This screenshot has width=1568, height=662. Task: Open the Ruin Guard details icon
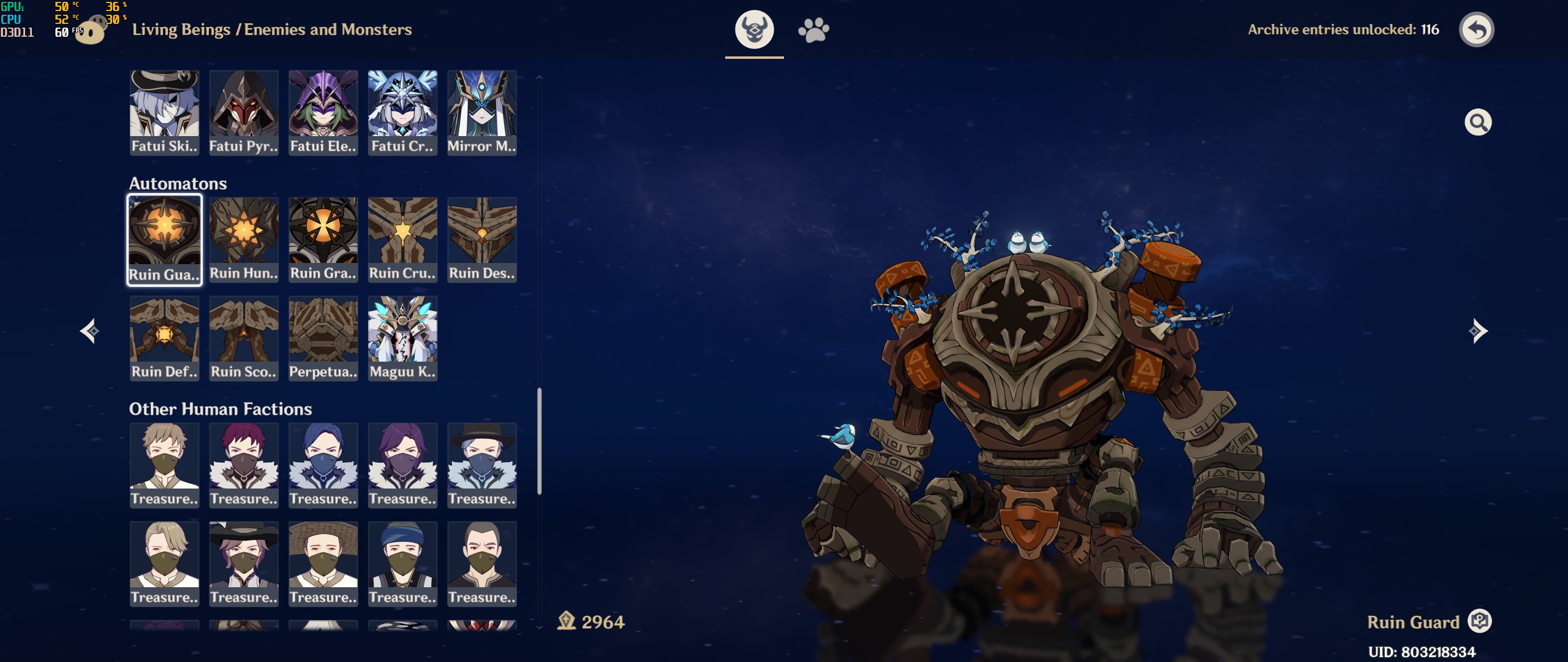tap(1480, 621)
